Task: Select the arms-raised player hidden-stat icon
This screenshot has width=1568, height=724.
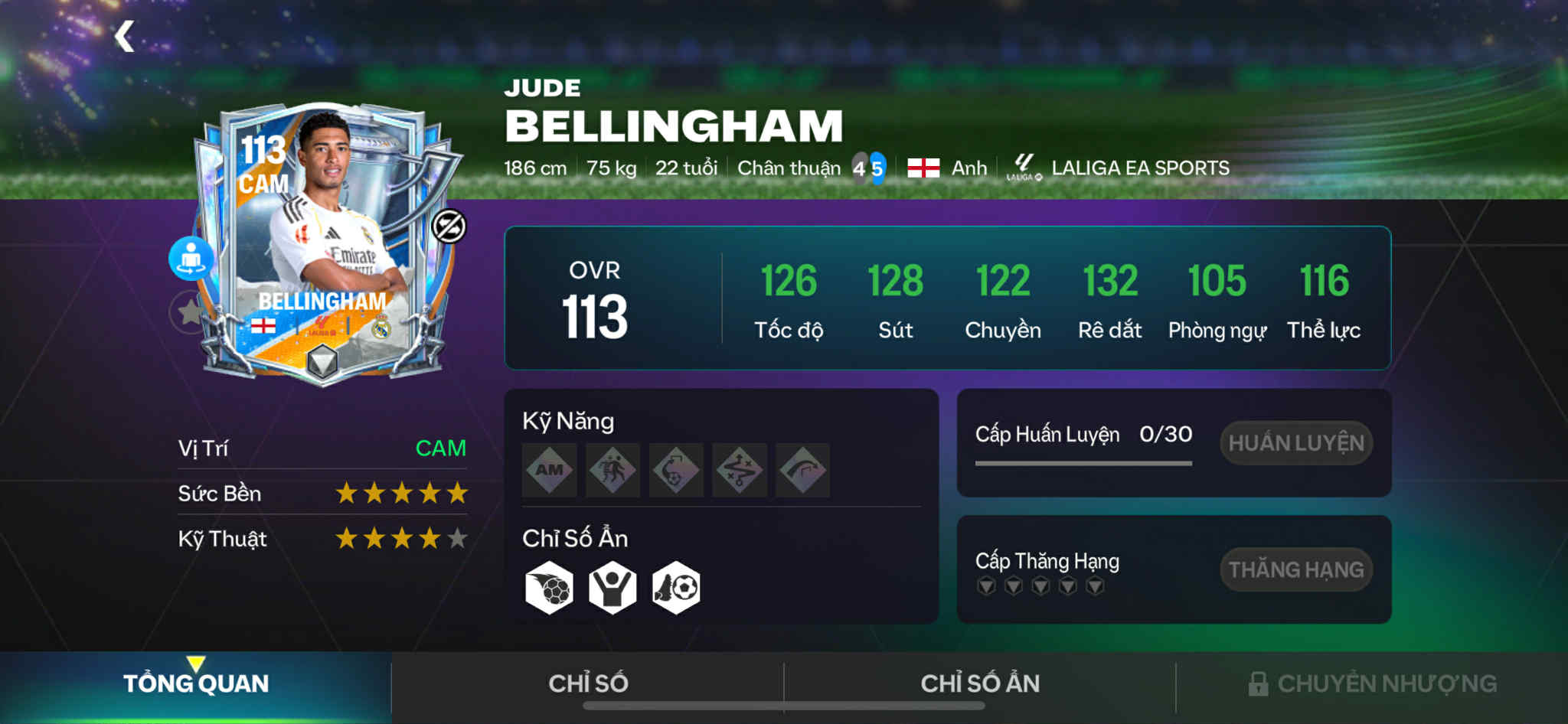Action: tap(612, 588)
